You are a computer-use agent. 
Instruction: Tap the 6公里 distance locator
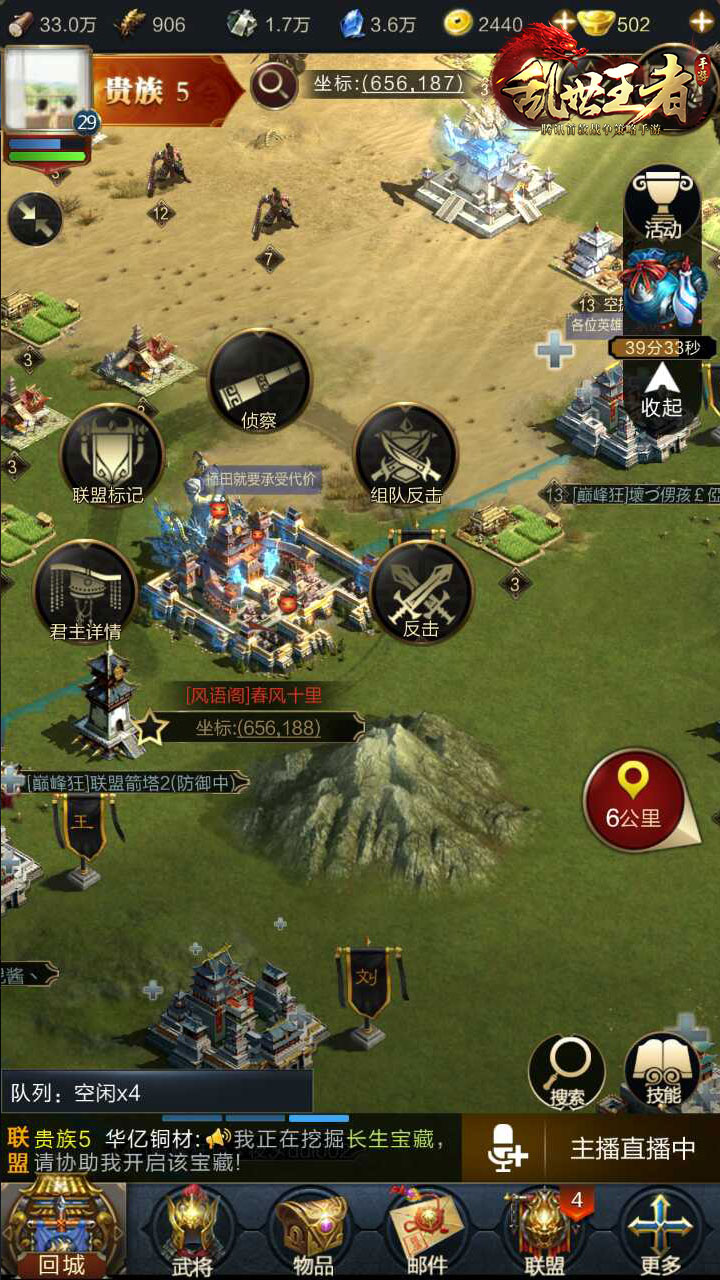634,800
